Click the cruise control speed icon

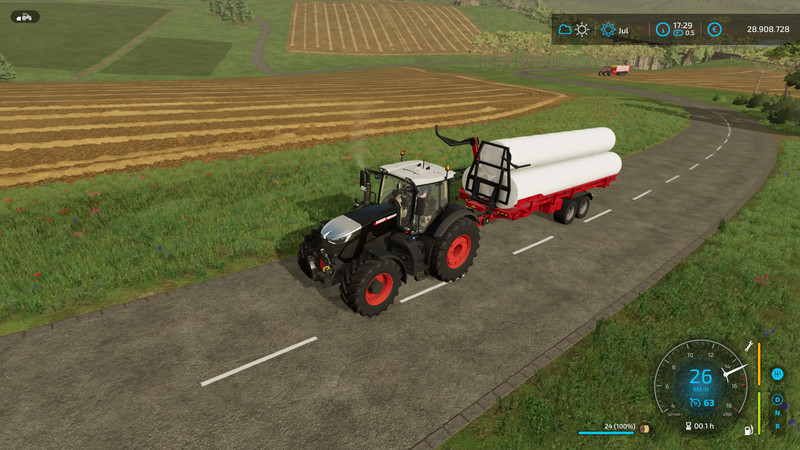(696, 403)
